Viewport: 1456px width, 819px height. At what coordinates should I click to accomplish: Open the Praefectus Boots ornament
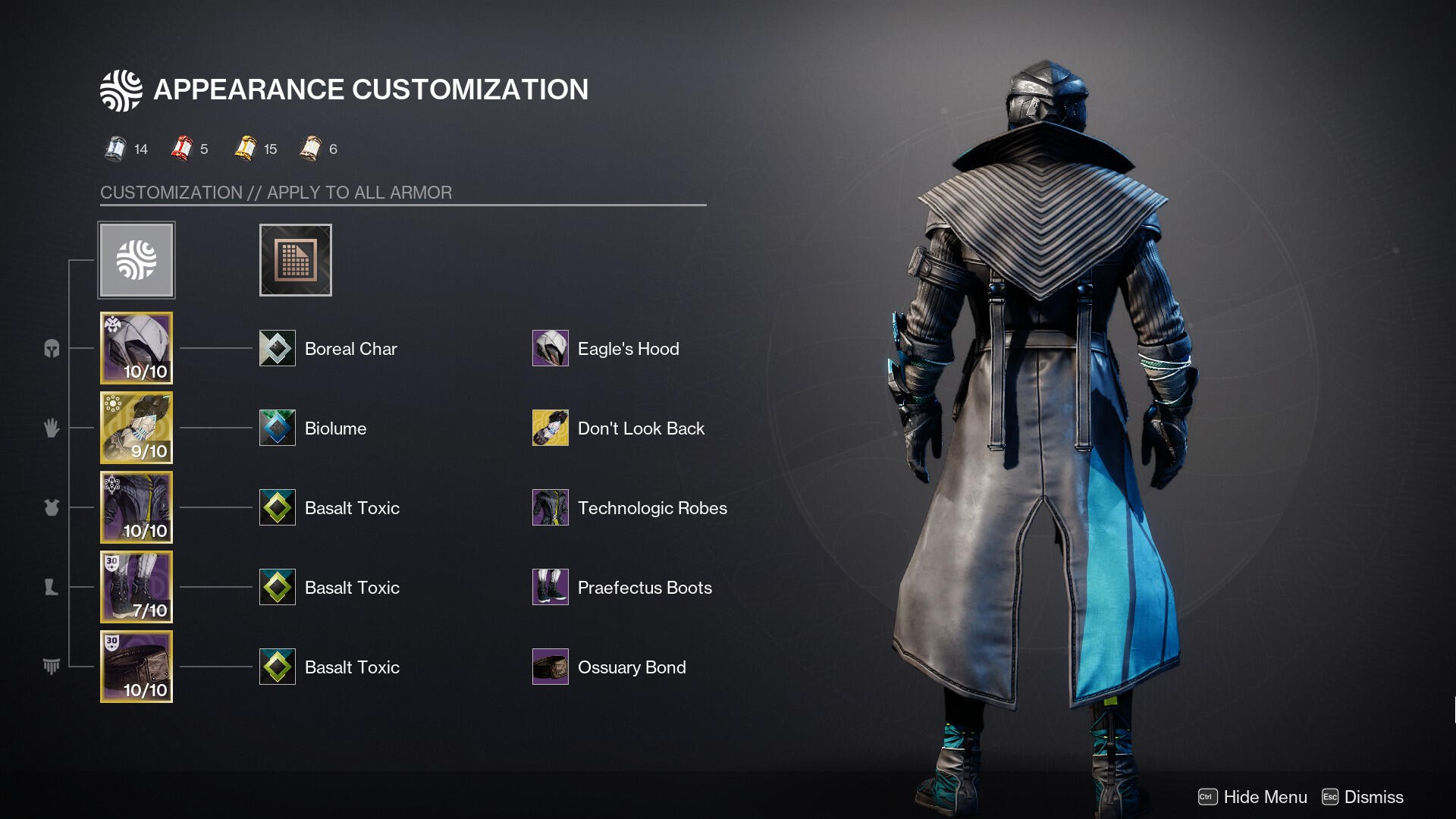(x=551, y=587)
